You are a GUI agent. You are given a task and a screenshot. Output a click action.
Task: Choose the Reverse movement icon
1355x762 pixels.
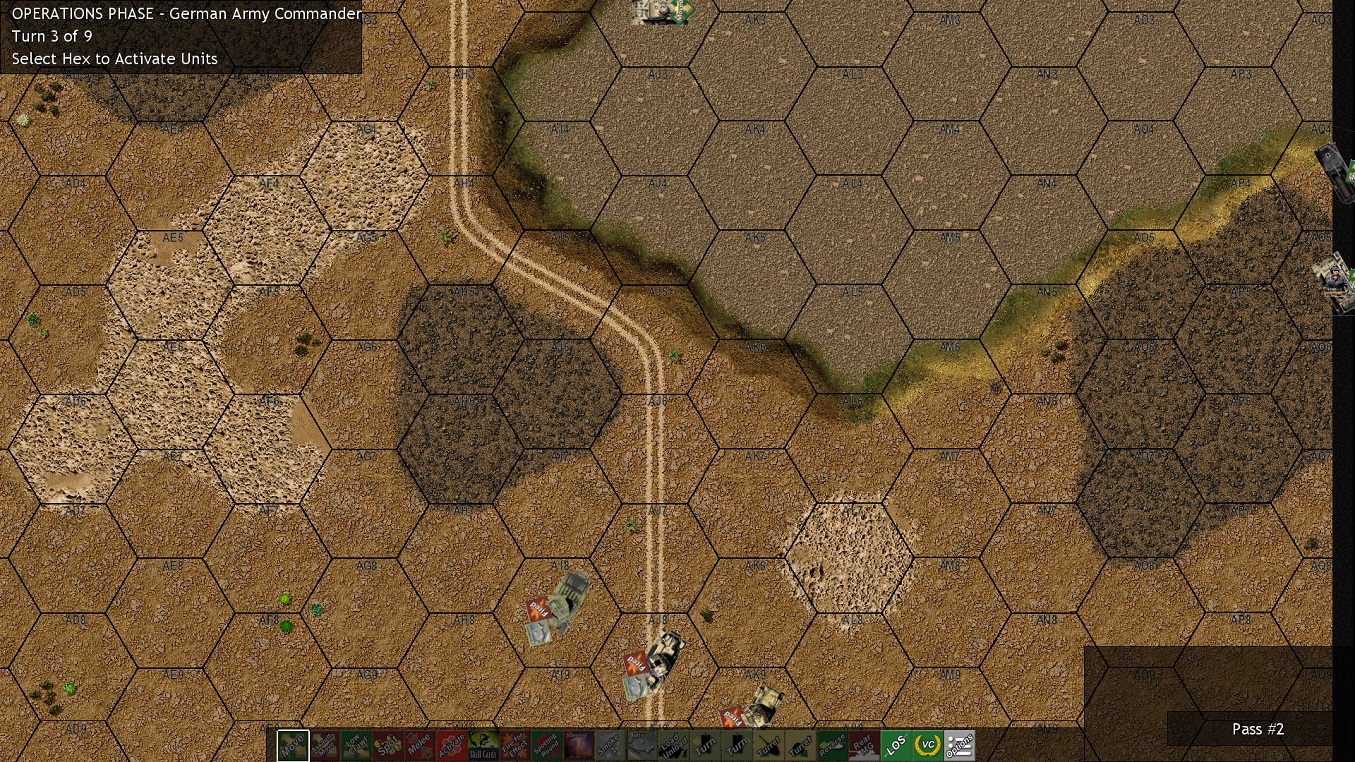833,745
